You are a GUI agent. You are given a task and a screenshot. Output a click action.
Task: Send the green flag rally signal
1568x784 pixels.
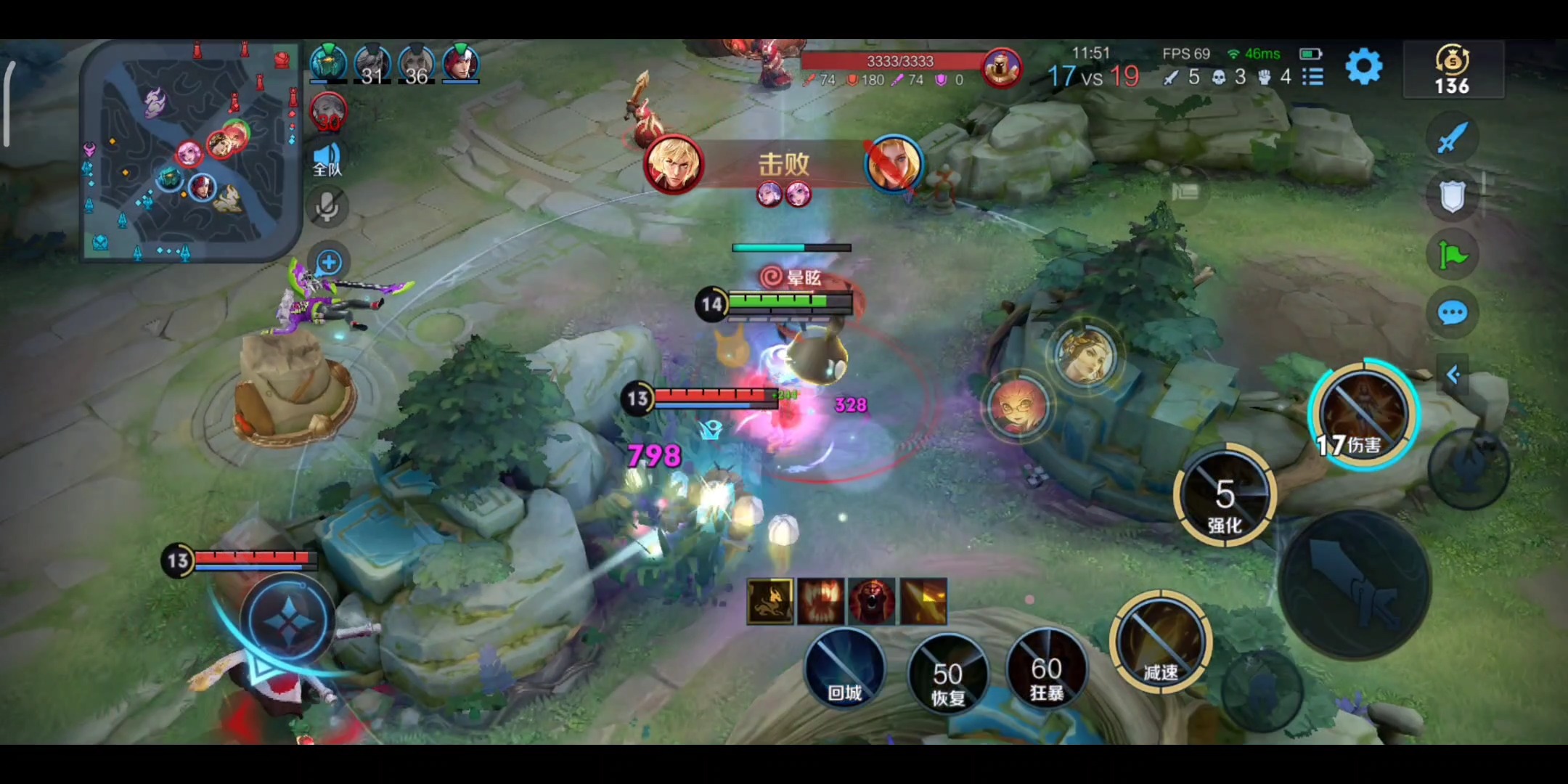(x=1453, y=255)
